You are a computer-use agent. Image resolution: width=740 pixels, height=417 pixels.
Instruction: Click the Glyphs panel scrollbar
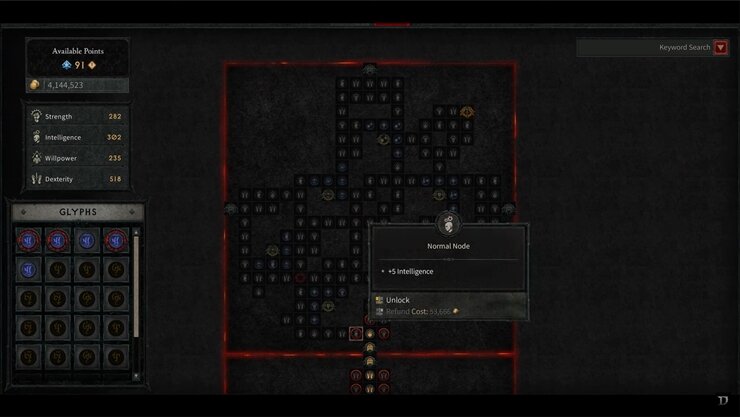[137, 300]
